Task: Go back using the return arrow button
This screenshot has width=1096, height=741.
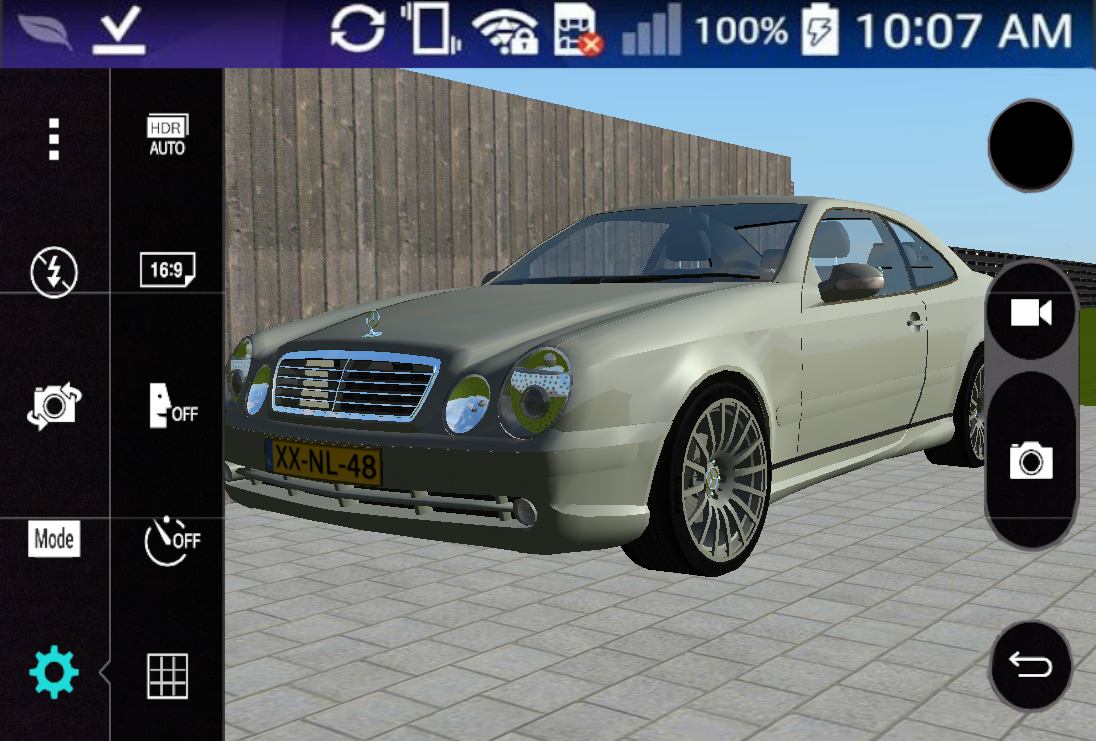Action: pyautogui.click(x=1031, y=665)
